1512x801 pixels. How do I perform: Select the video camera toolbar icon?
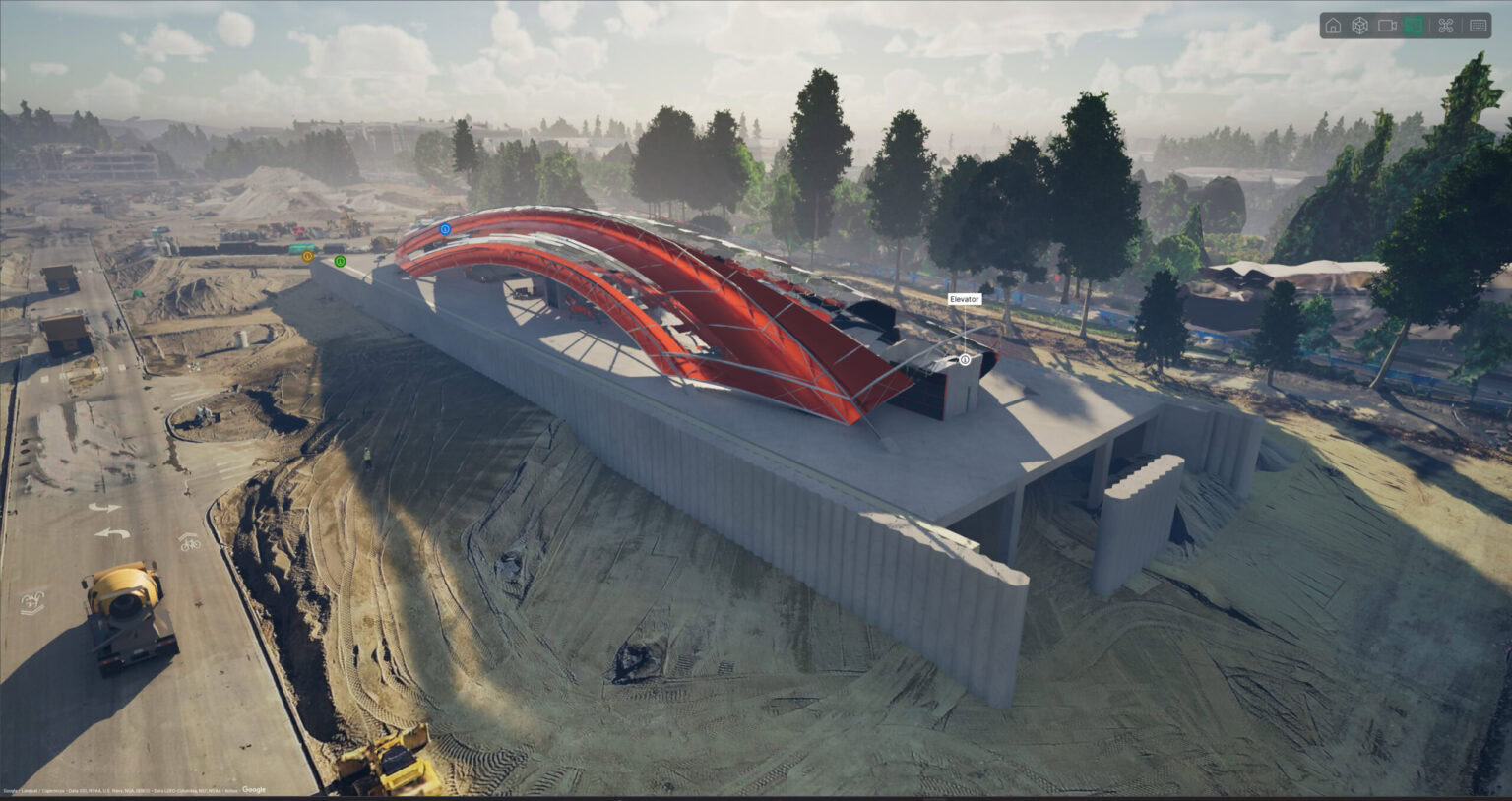click(1387, 26)
